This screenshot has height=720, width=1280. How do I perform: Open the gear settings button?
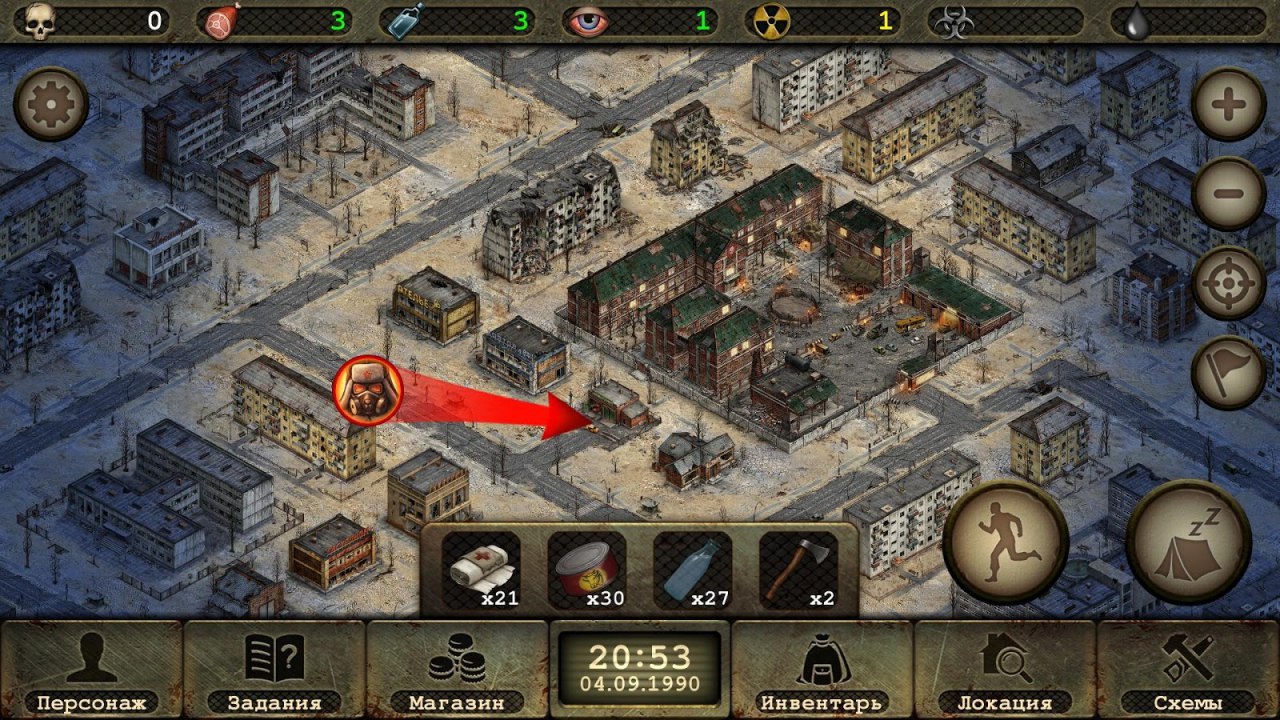point(51,105)
